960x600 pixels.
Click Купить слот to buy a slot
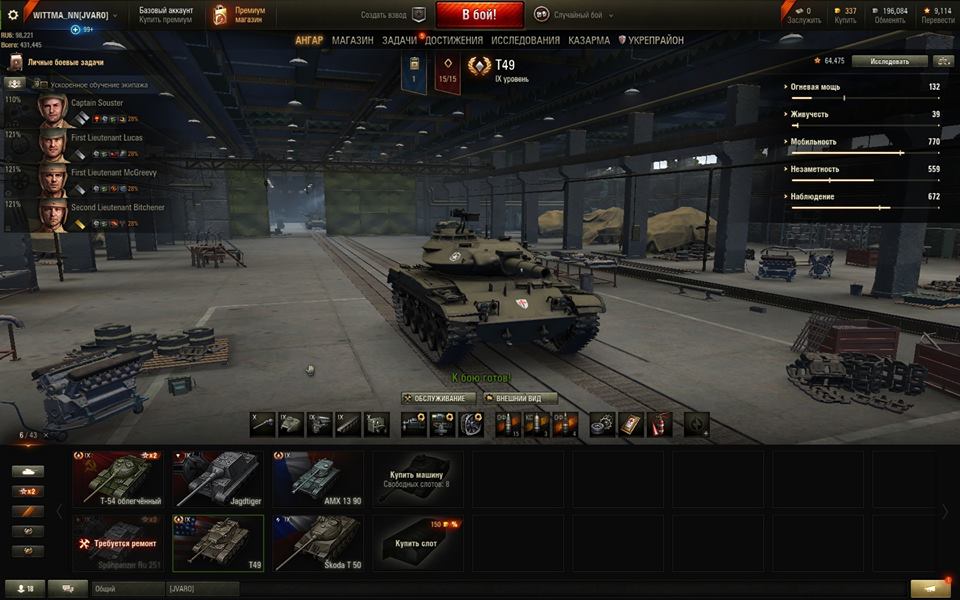417,543
